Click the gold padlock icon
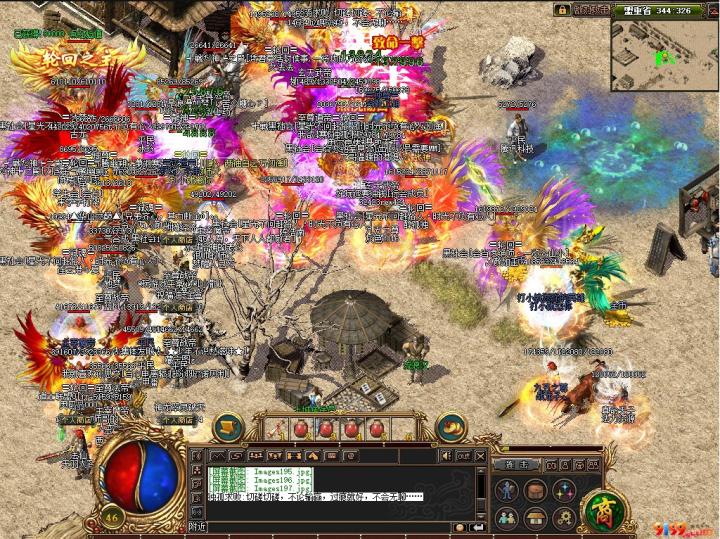Screen dimensions: 720x539 [562, 9]
